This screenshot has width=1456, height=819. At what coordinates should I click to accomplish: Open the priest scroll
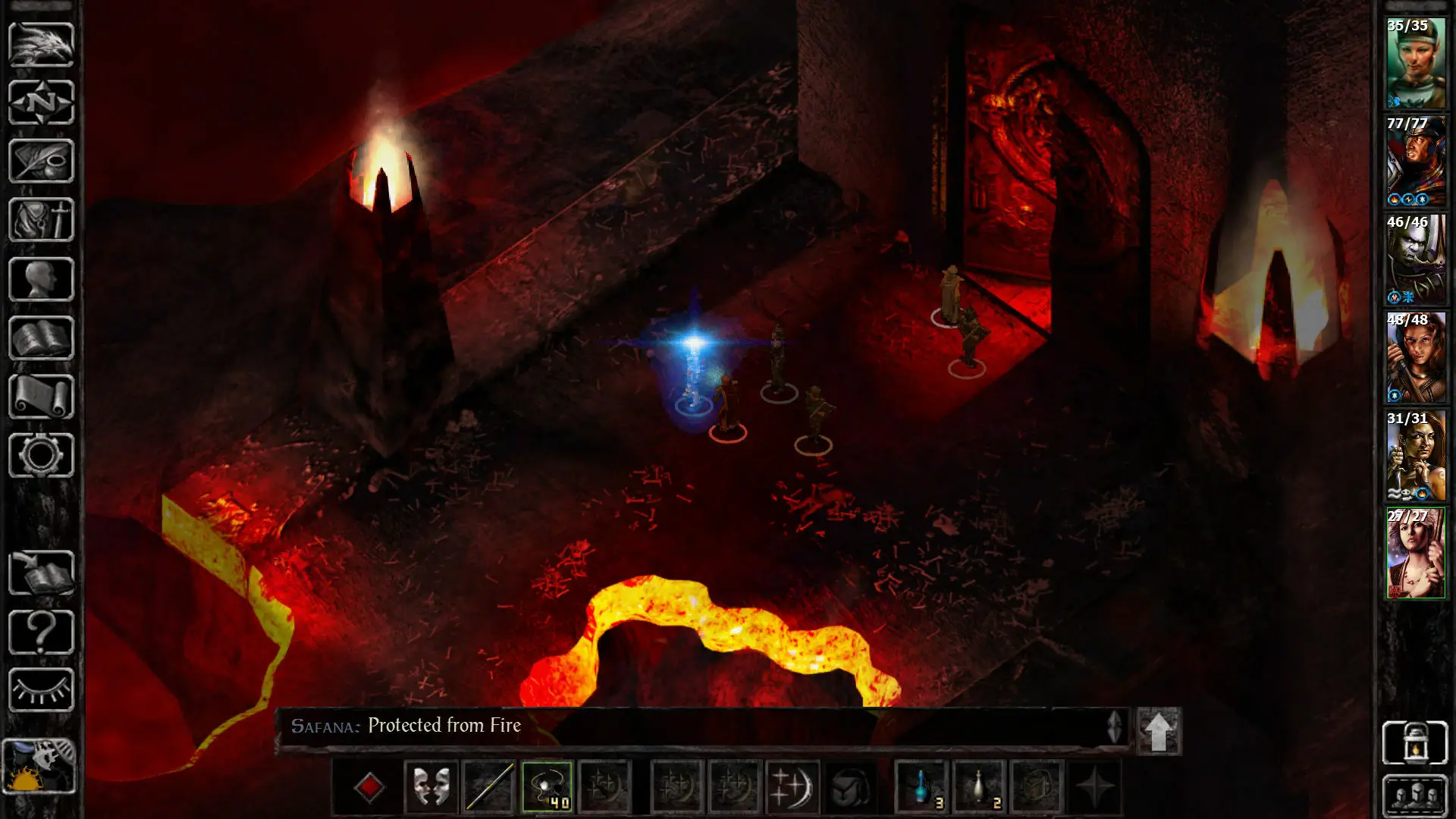coord(41,397)
